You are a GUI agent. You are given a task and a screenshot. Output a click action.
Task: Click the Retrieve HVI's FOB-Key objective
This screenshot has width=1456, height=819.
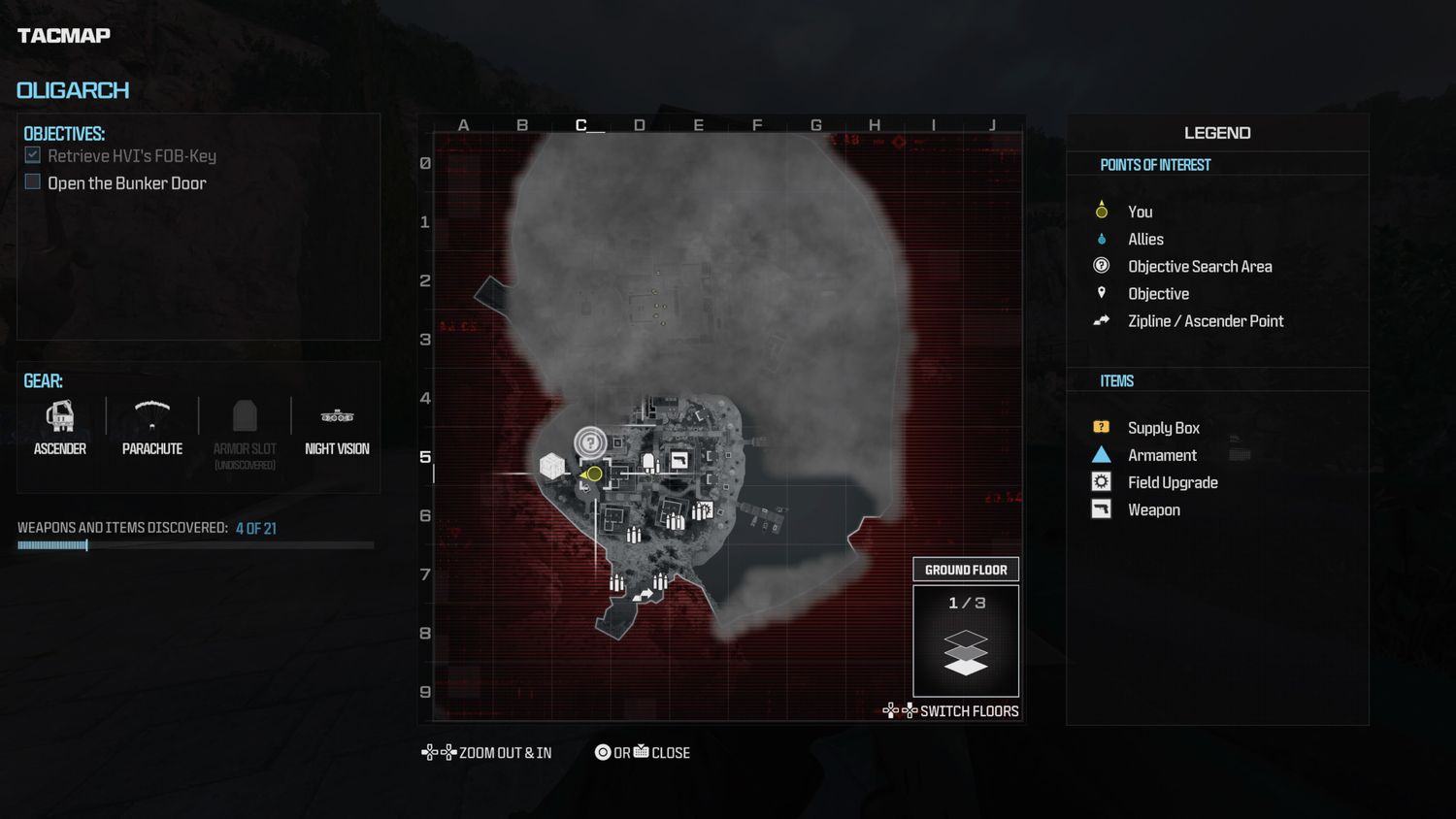[x=131, y=156]
